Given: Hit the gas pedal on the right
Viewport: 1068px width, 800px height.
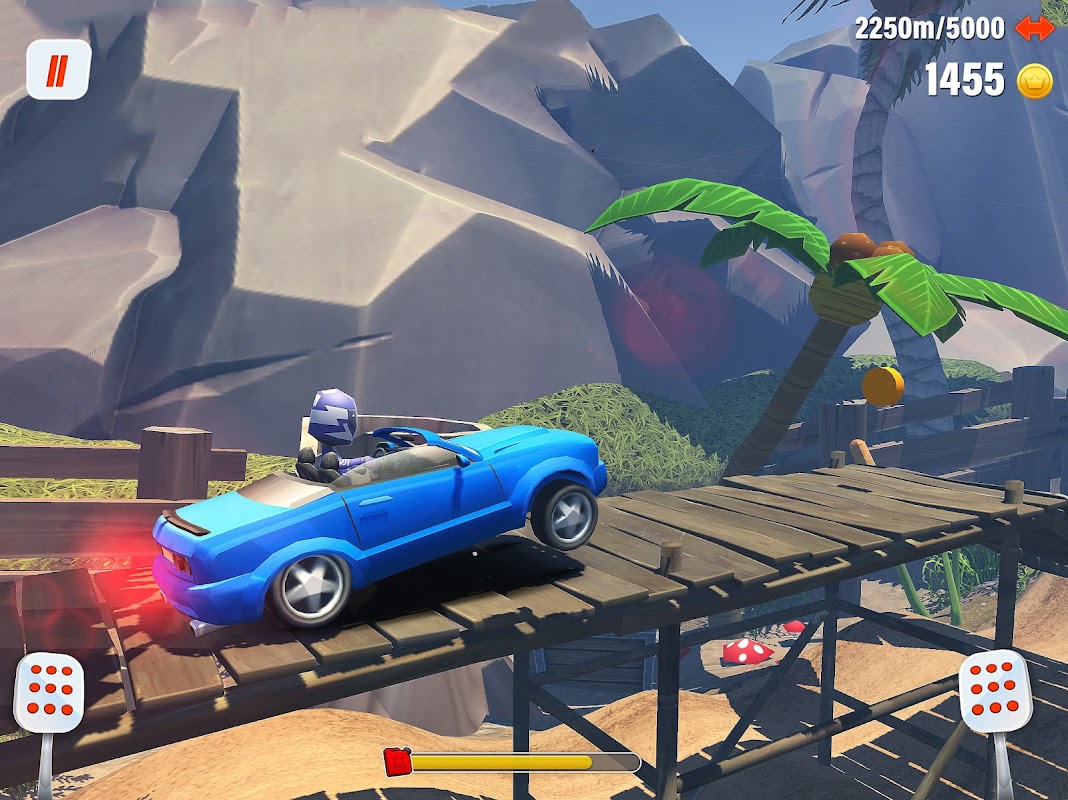Looking at the screenshot, I should coord(995,690).
